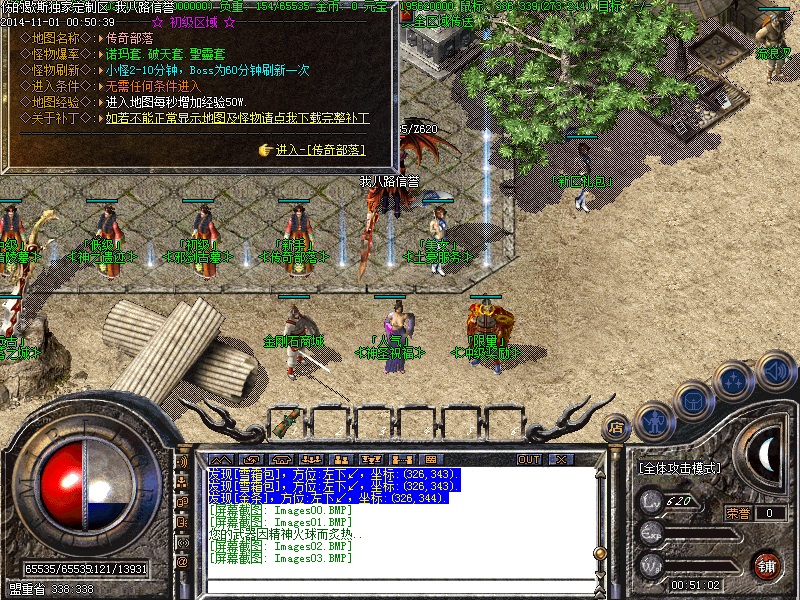Open the 店 shop button
The width and height of the screenshot is (800, 600).
coord(616,428)
